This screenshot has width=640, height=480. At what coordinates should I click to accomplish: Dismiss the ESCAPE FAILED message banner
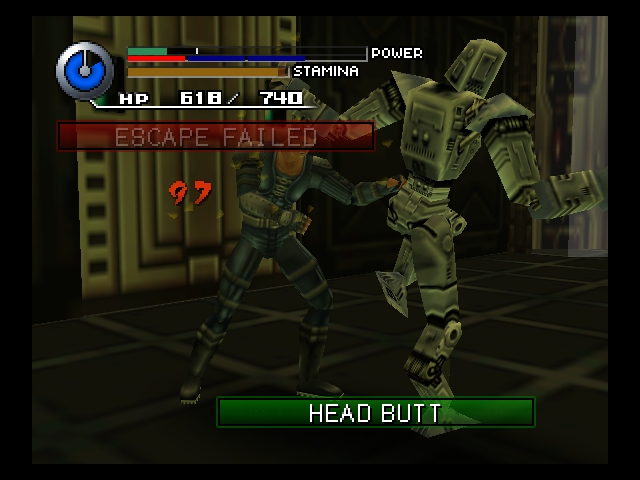[x=216, y=137]
